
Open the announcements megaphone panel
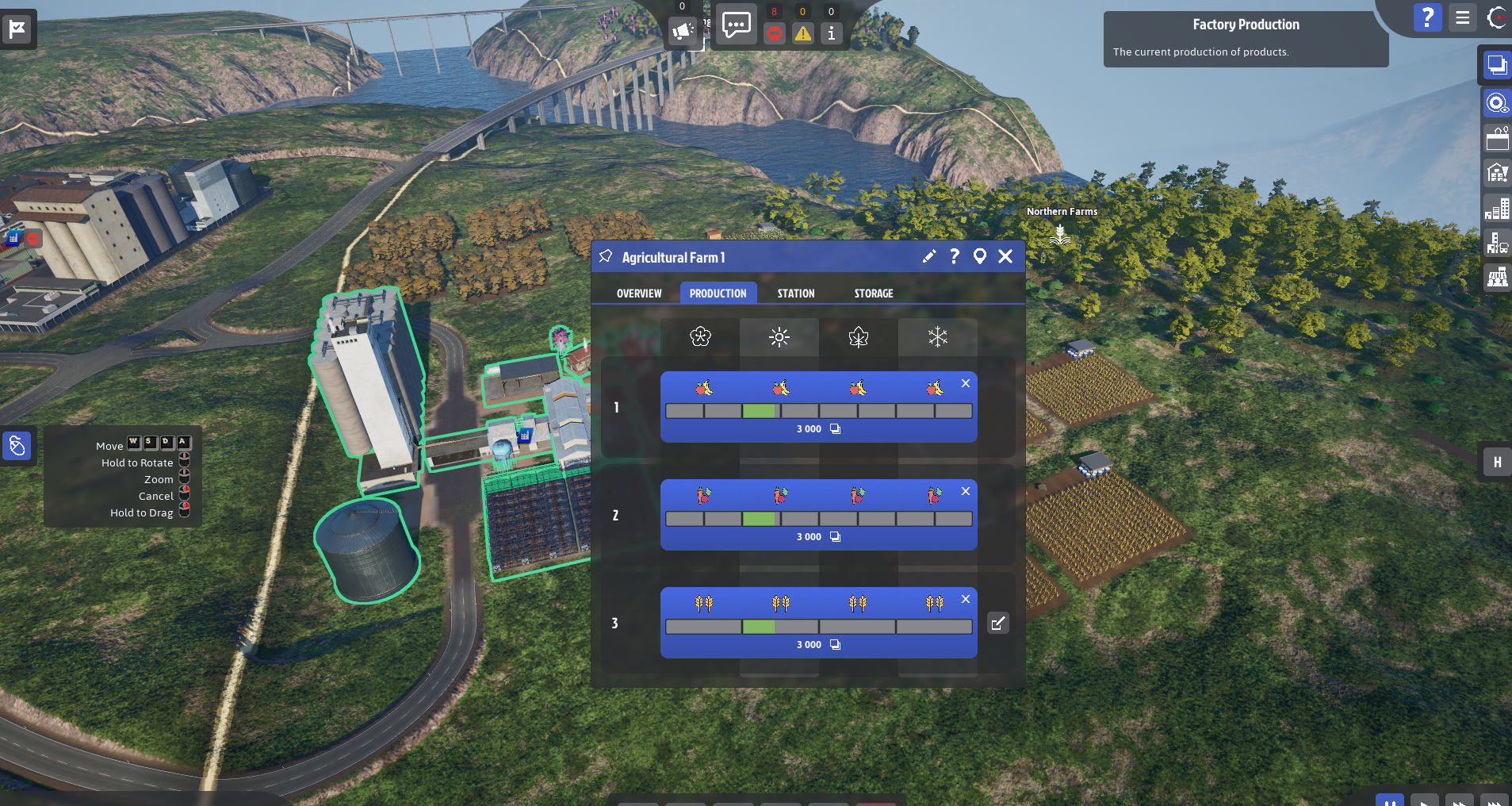683,30
